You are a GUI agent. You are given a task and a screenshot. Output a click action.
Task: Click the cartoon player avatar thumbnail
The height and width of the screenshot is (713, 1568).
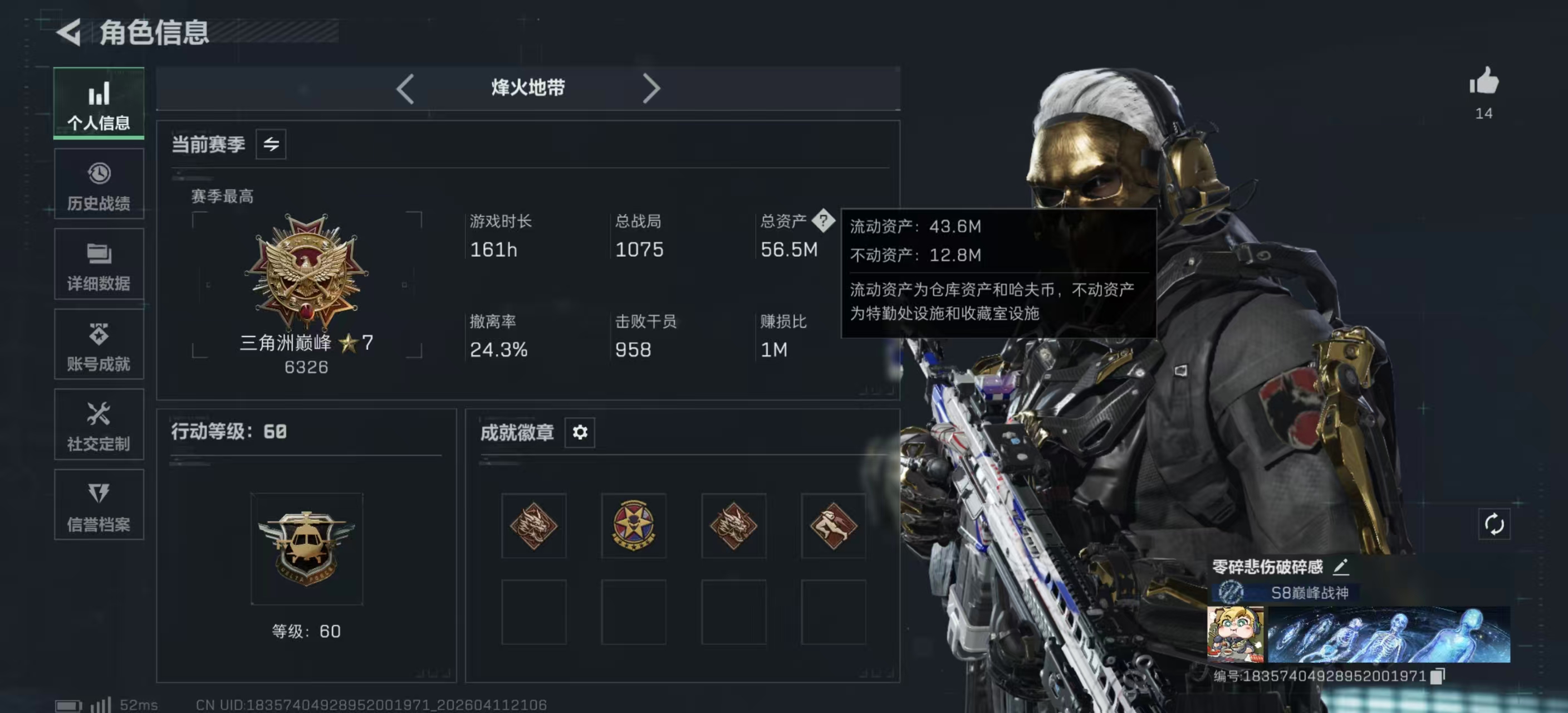pos(1235,634)
